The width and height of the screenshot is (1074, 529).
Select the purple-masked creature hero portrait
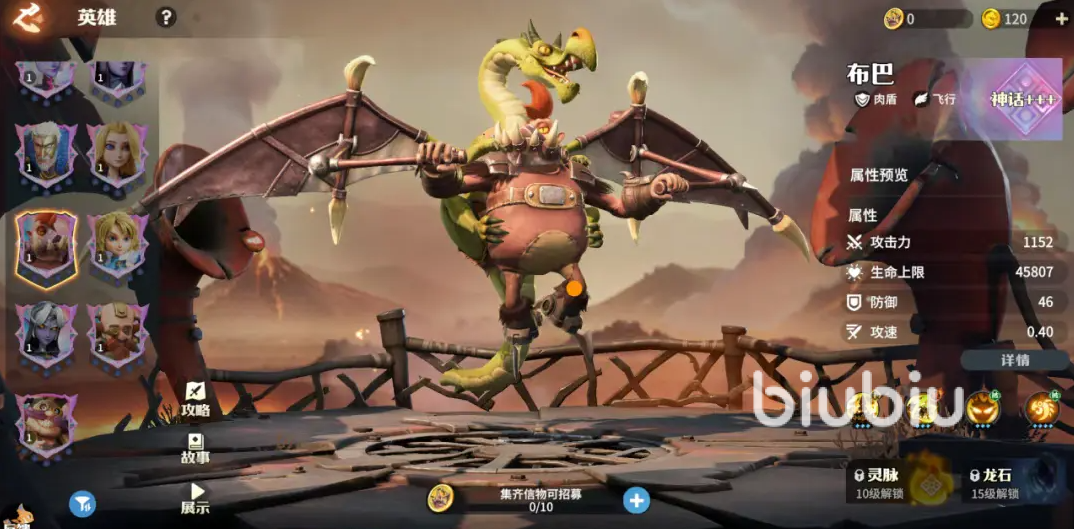pos(45,424)
